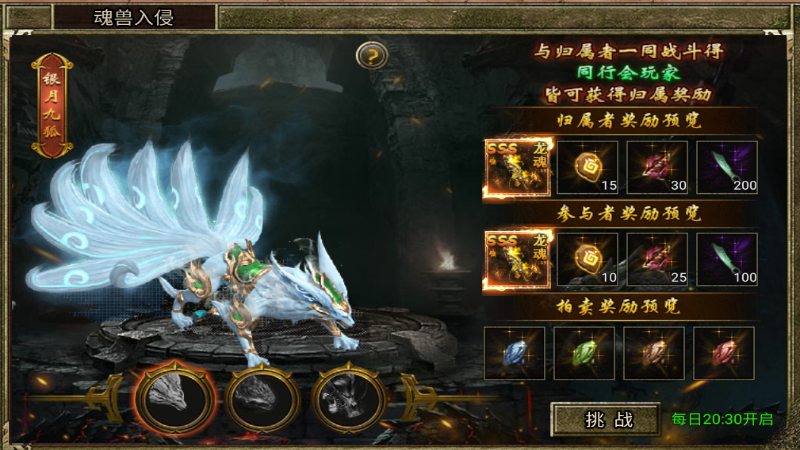View the orange gem auction reward
800x450 pixels.
(654, 353)
